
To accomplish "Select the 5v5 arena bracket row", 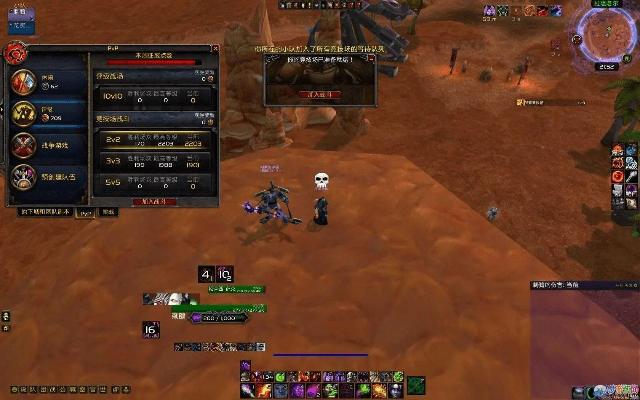I will click(154, 182).
